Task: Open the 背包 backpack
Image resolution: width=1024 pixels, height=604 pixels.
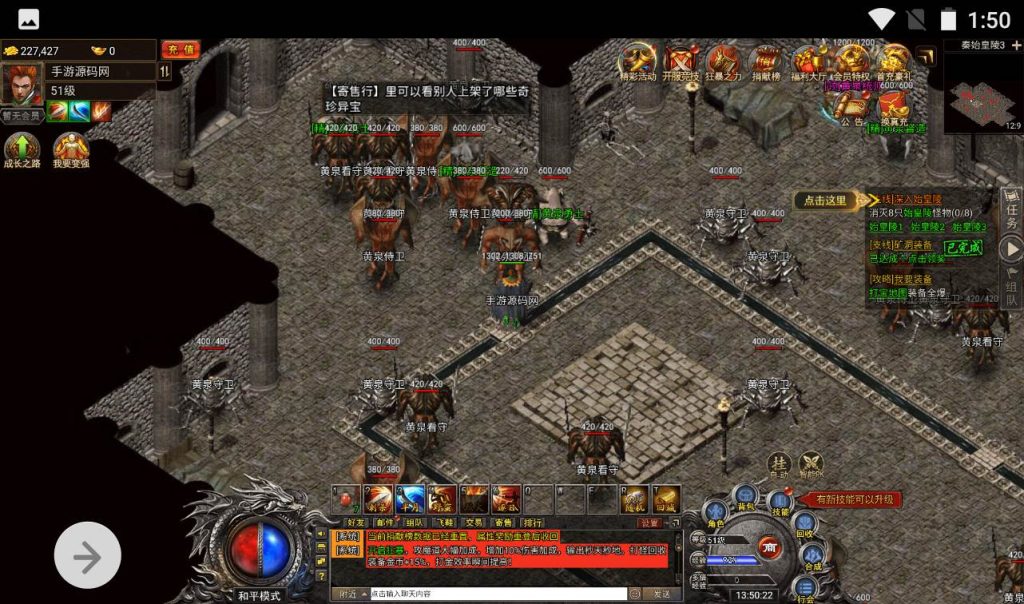Action: pos(744,496)
